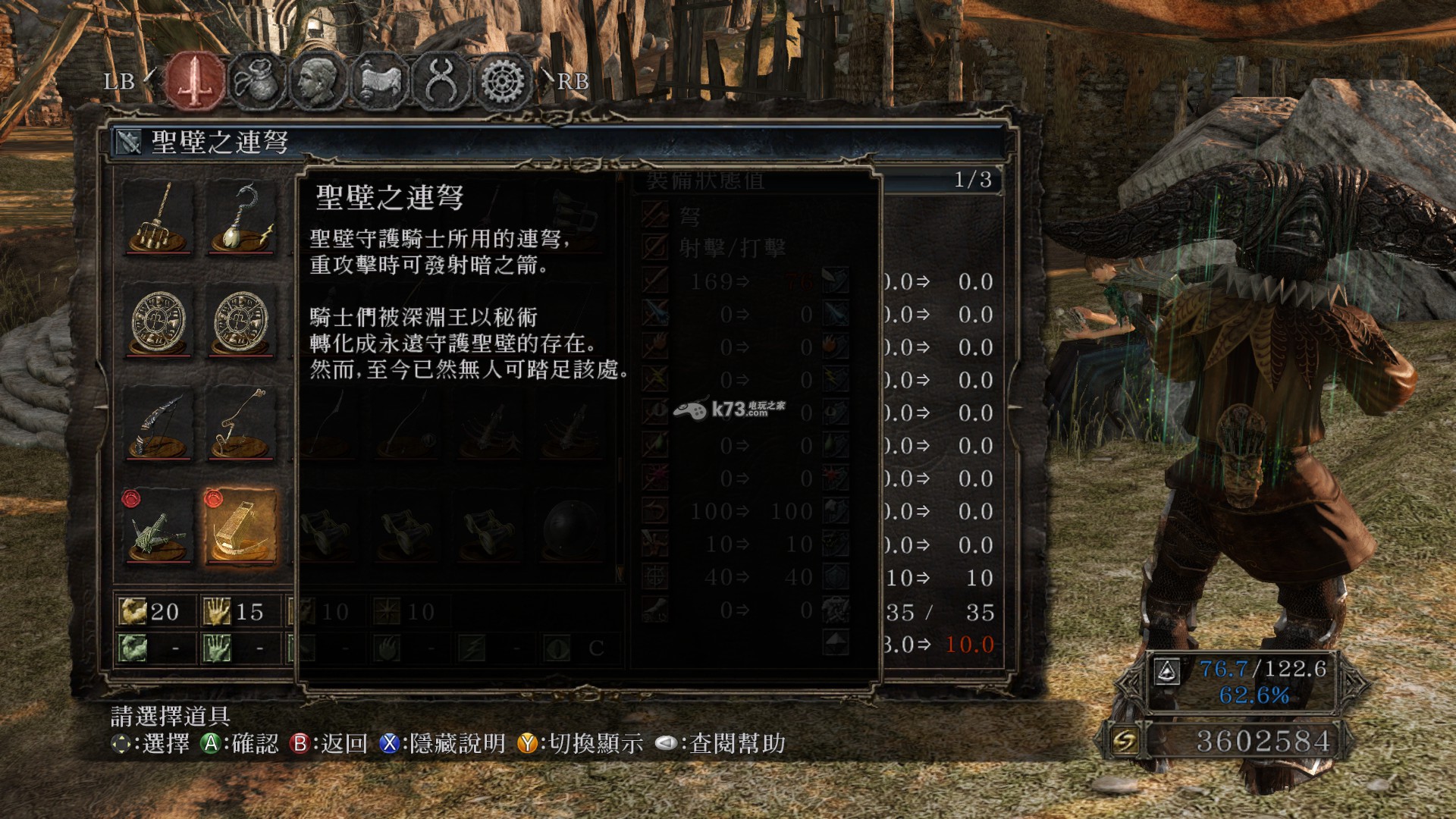Open the gear-shaped system settings tab
Image resolution: width=1456 pixels, height=819 pixels.
[502, 80]
